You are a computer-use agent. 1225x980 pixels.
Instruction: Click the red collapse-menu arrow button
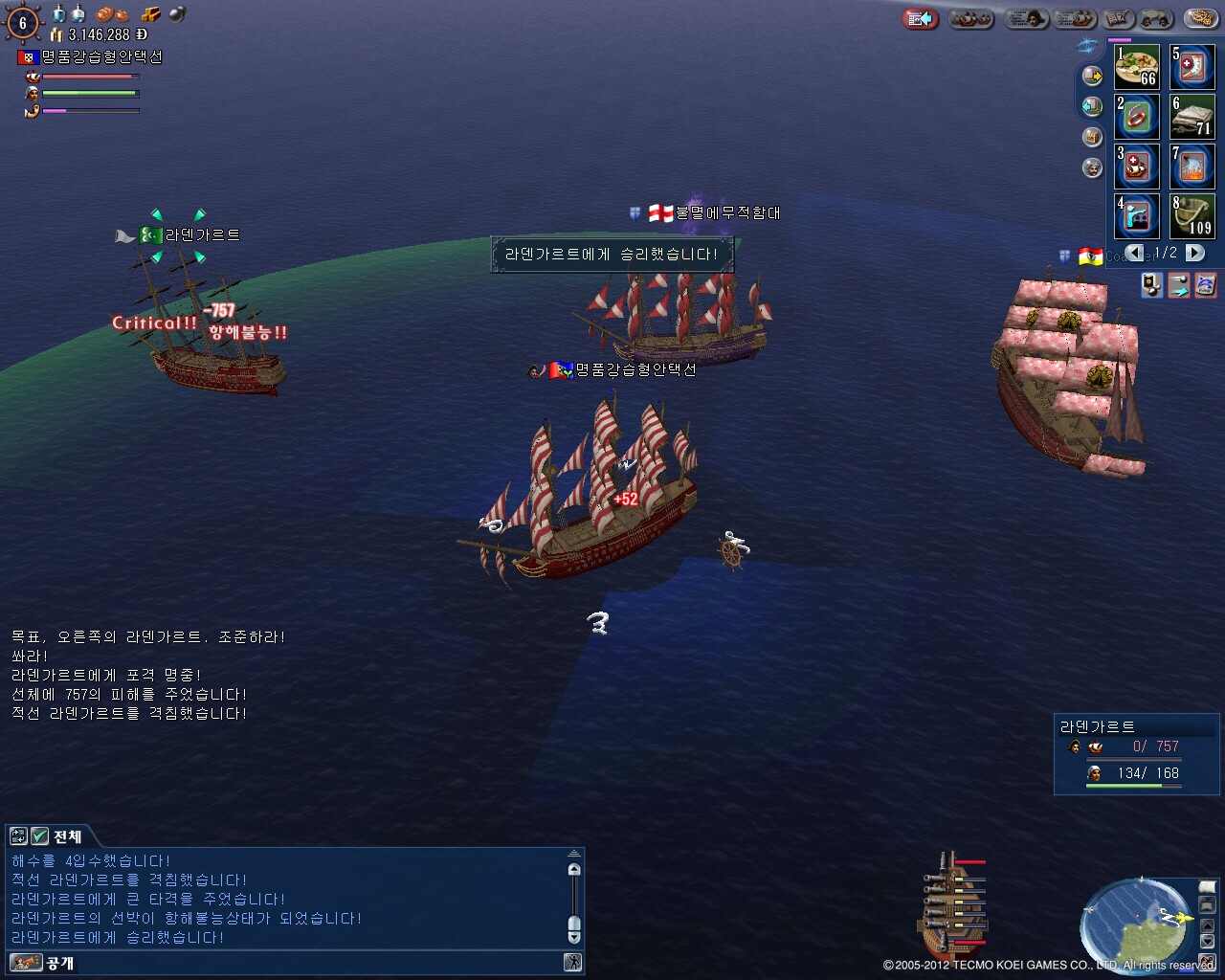point(921,18)
